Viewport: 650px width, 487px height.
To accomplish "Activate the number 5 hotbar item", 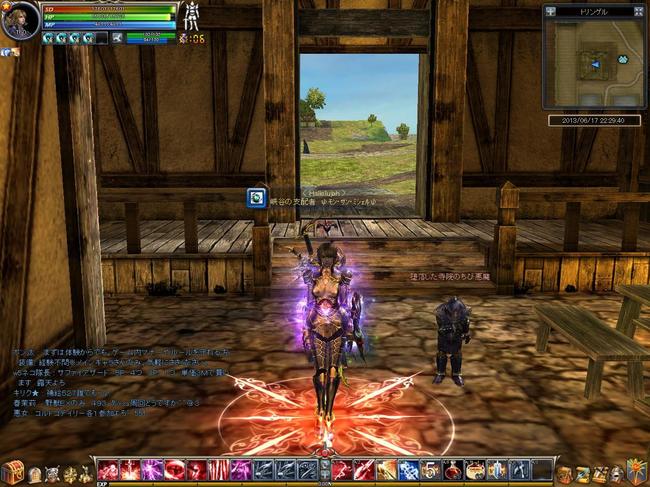I will point(430,470).
